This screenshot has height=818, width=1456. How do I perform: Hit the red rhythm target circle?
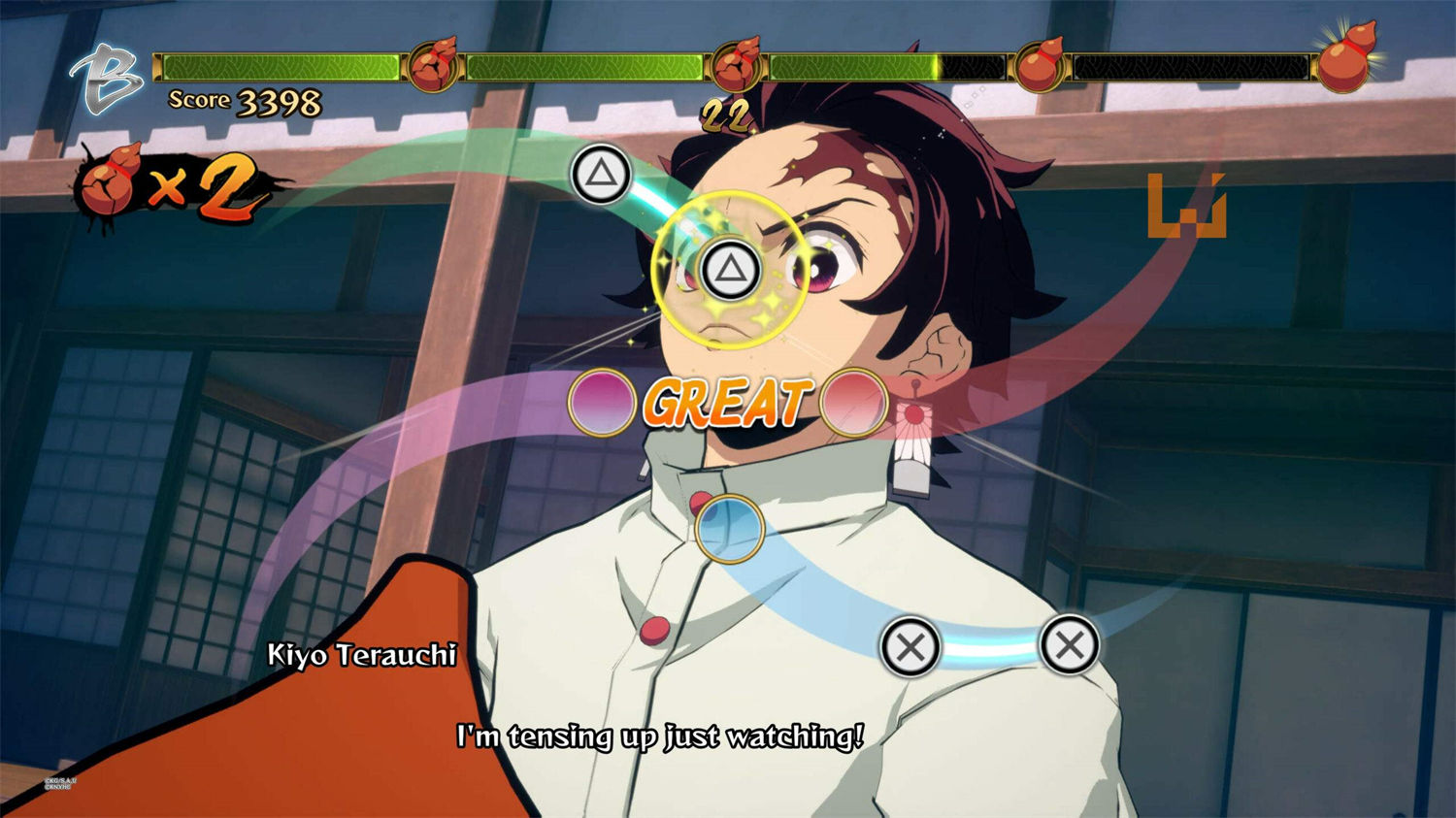click(x=854, y=401)
